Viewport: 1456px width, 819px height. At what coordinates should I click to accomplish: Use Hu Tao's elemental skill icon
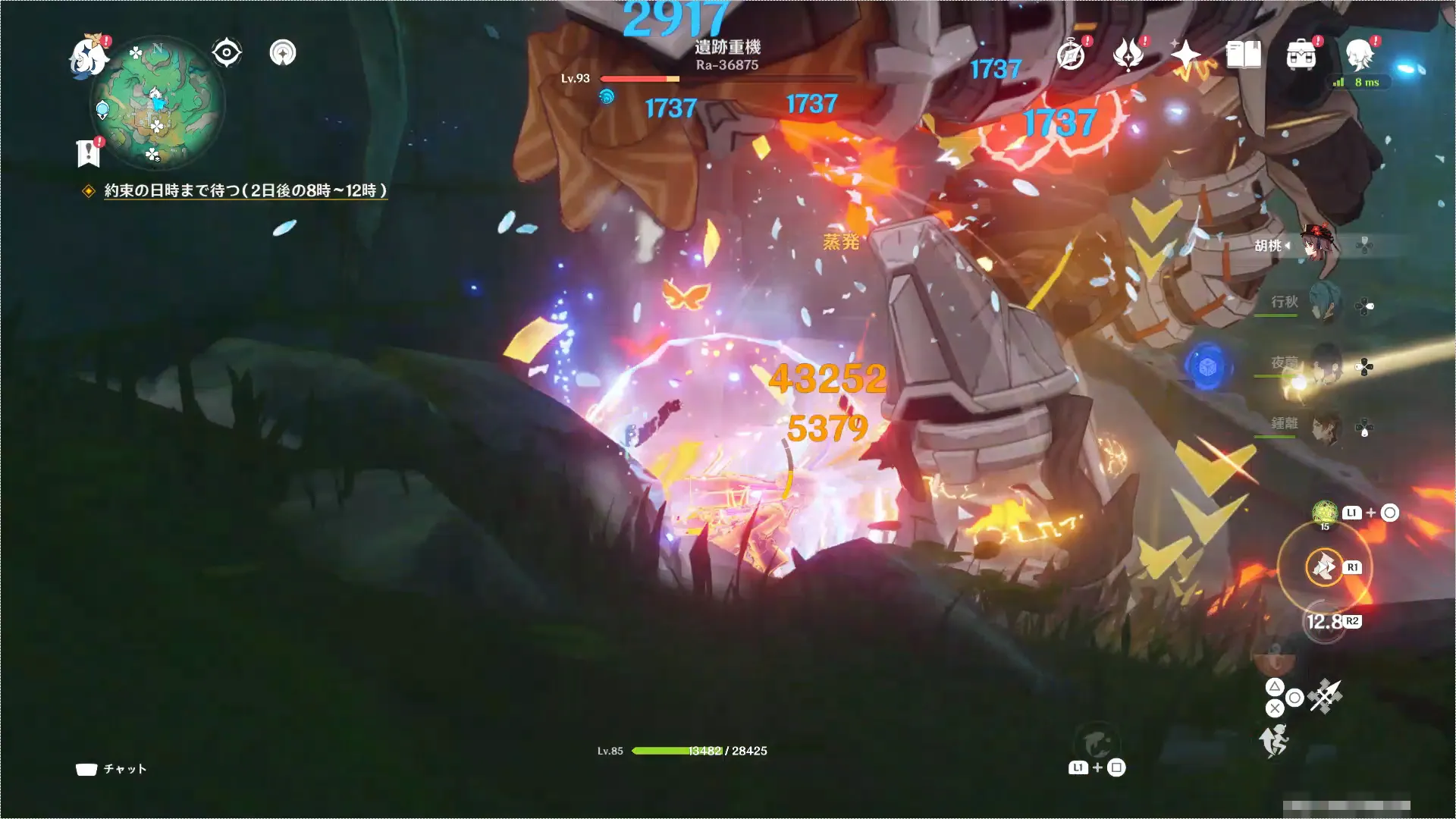point(1324,566)
